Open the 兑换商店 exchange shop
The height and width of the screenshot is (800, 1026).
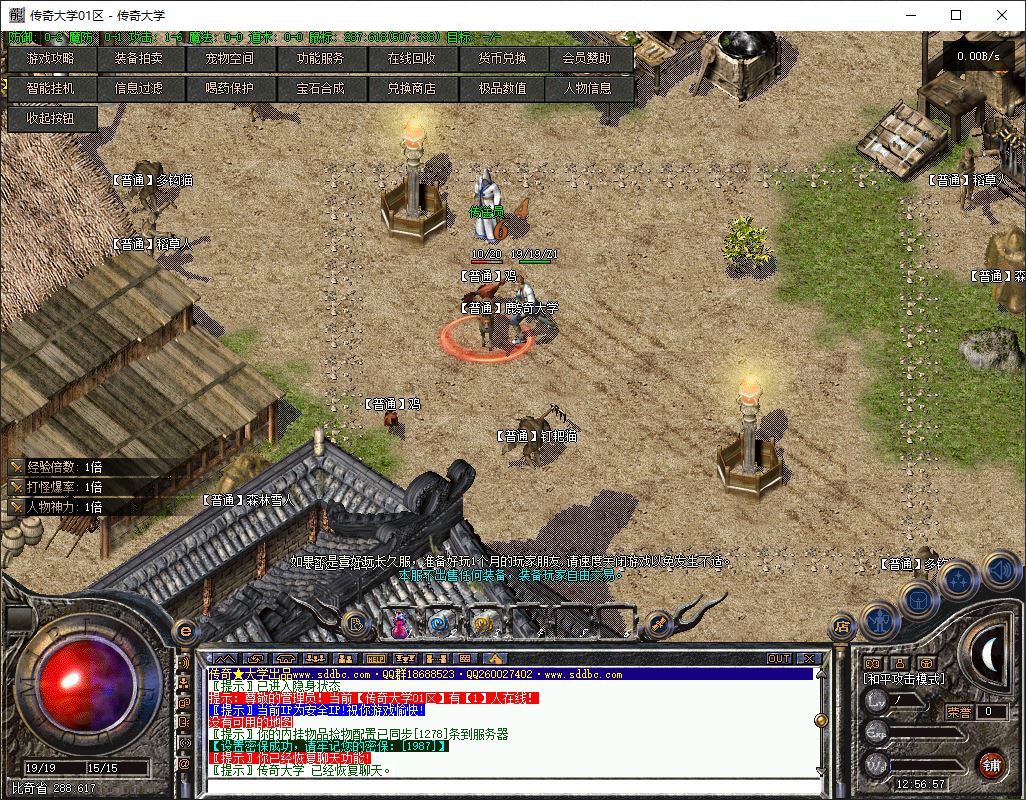[411, 88]
